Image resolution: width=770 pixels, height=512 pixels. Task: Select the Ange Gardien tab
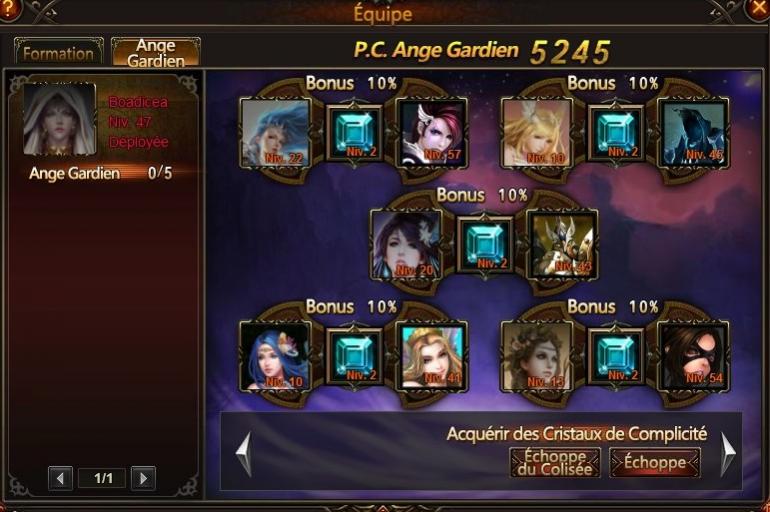tap(155, 53)
